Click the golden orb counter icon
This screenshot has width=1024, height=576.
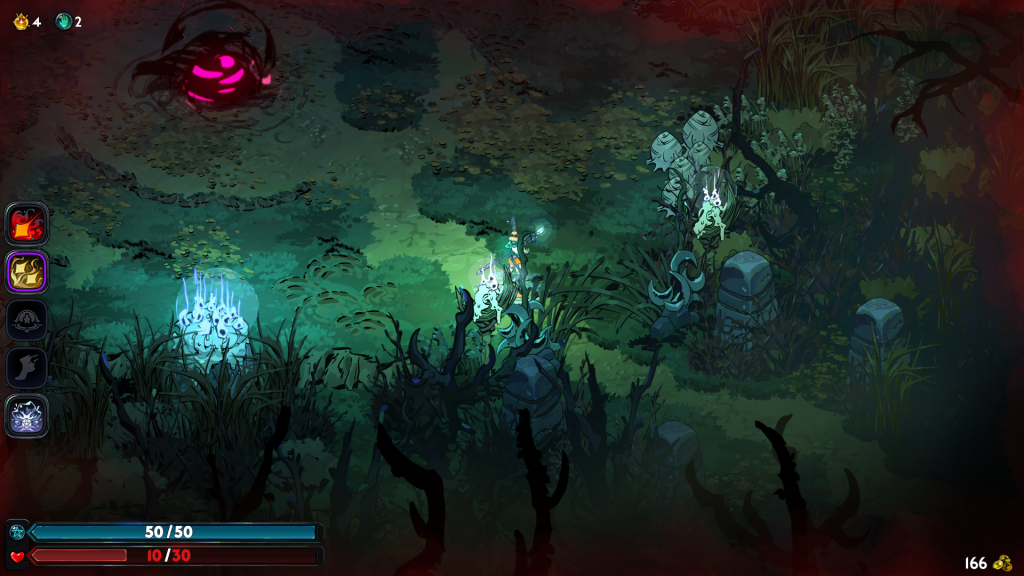coord(20,21)
